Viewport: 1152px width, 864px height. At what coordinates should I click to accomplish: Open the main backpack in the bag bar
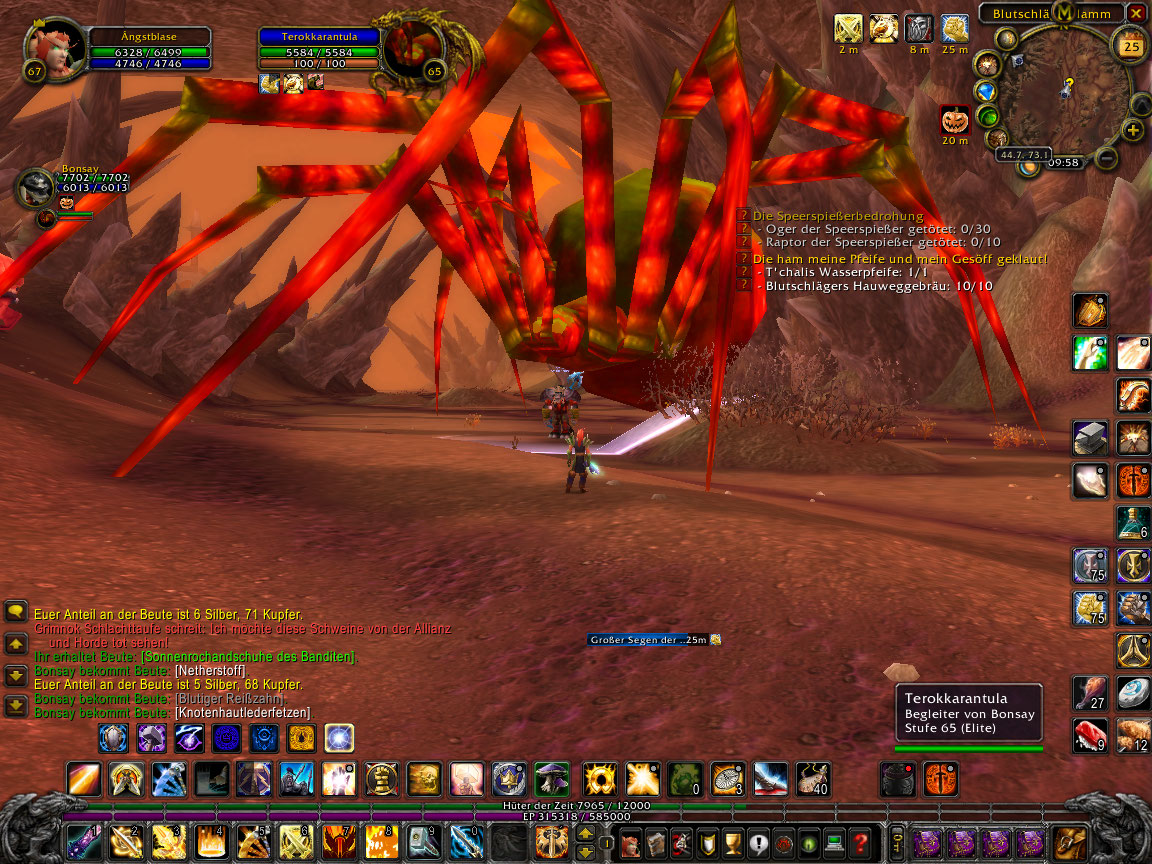coord(1070,842)
